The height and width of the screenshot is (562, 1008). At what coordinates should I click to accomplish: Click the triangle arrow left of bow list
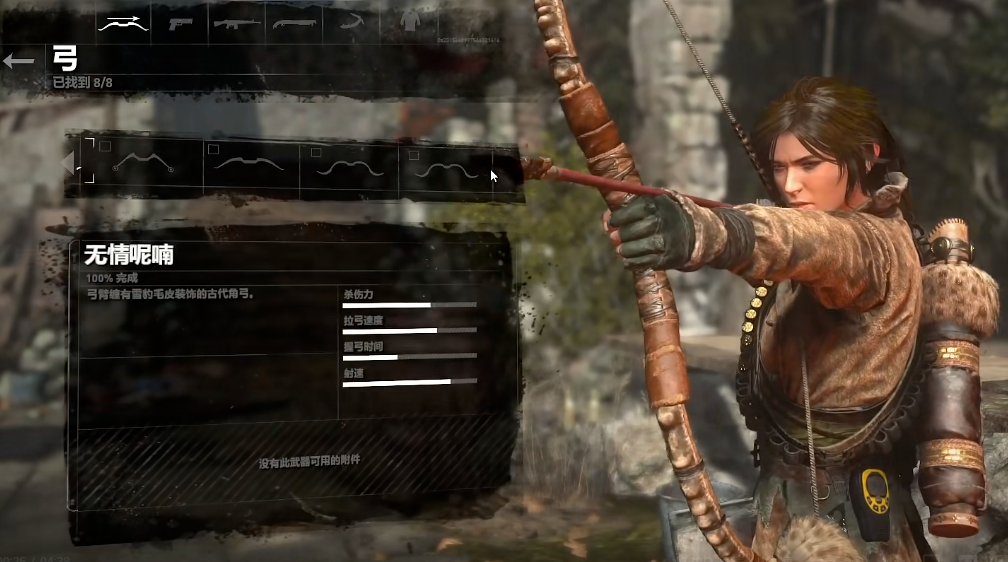[x=68, y=162]
